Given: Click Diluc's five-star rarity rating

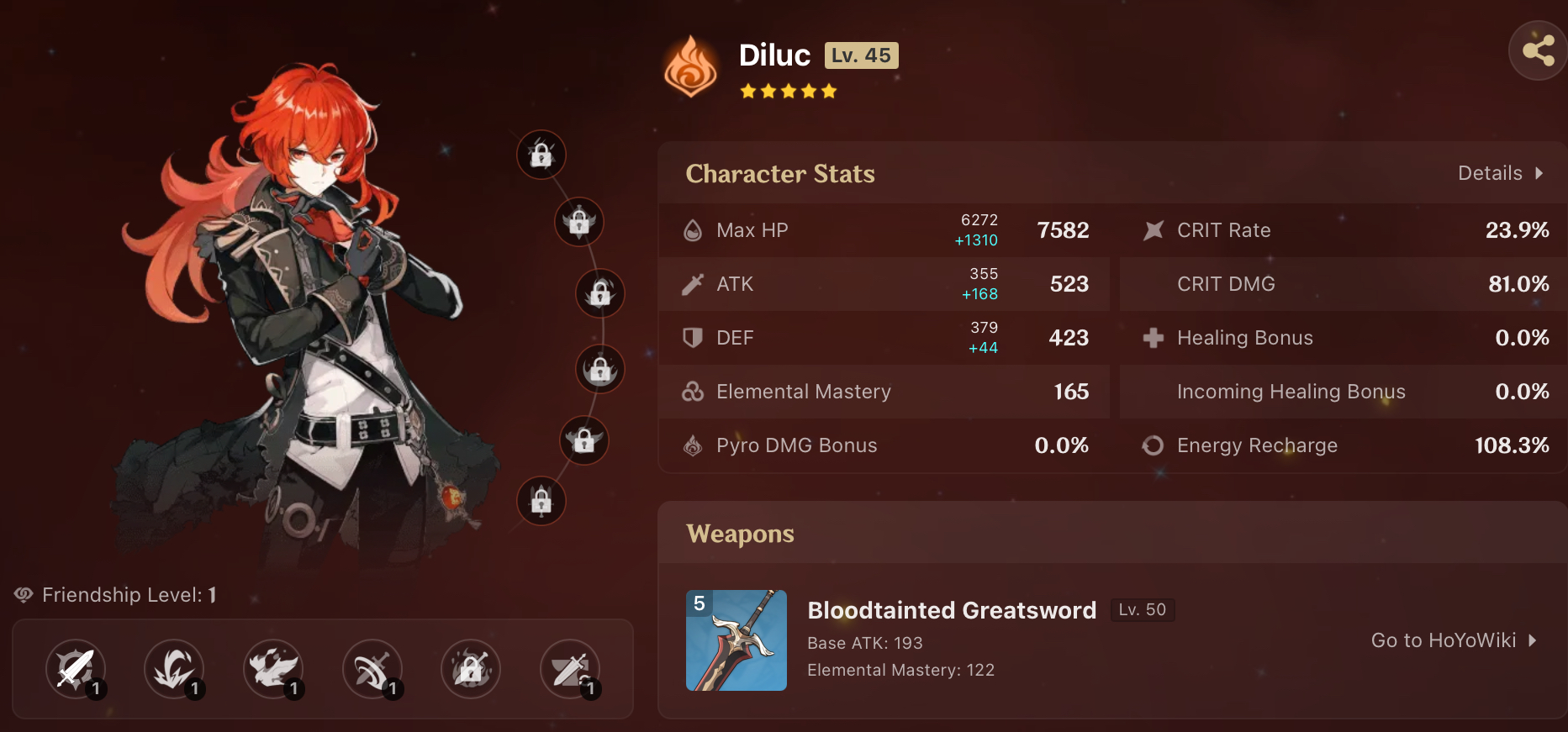Looking at the screenshot, I should (789, 90).
